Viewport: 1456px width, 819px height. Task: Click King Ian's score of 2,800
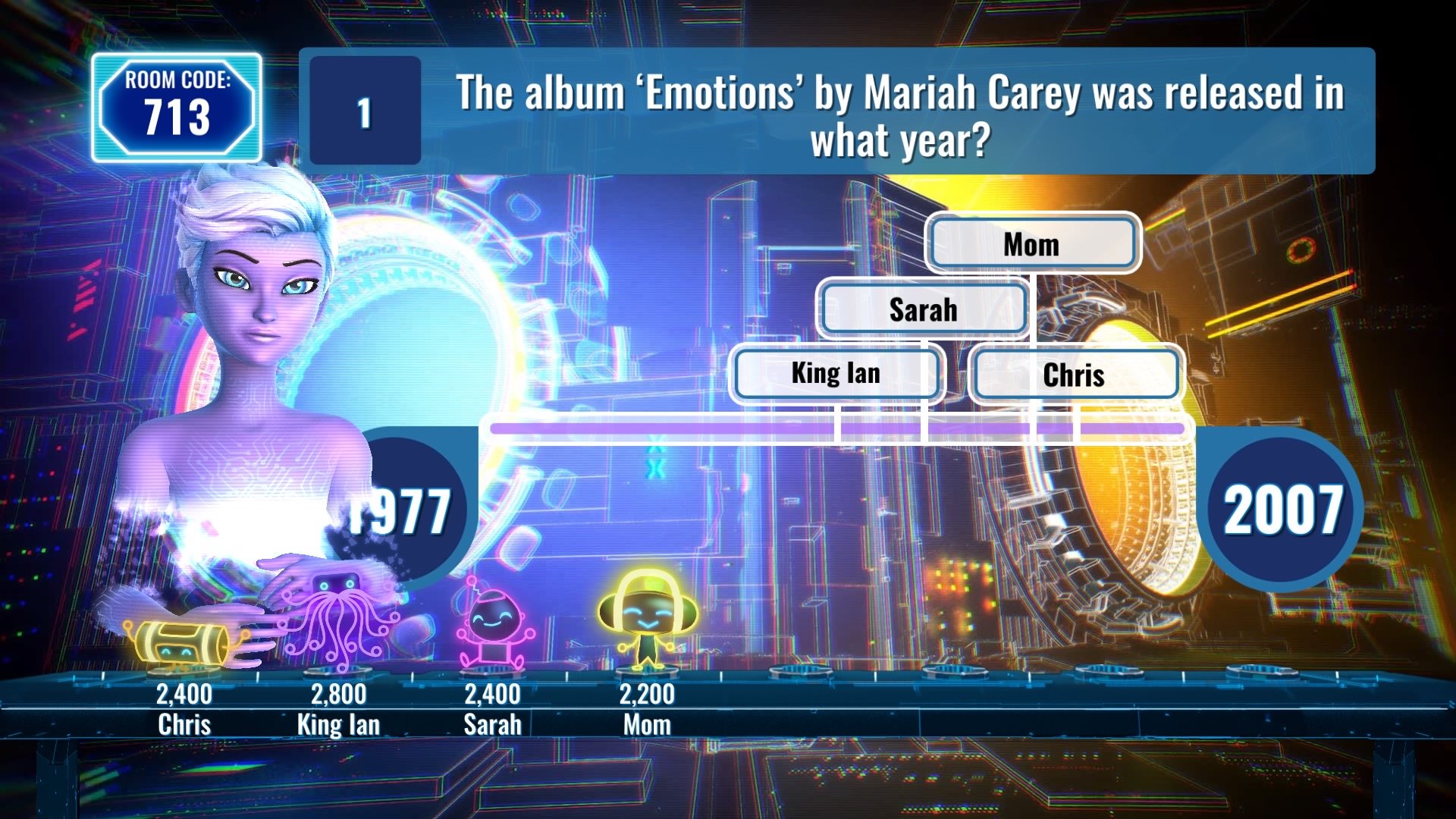click(x=339, y=692)
